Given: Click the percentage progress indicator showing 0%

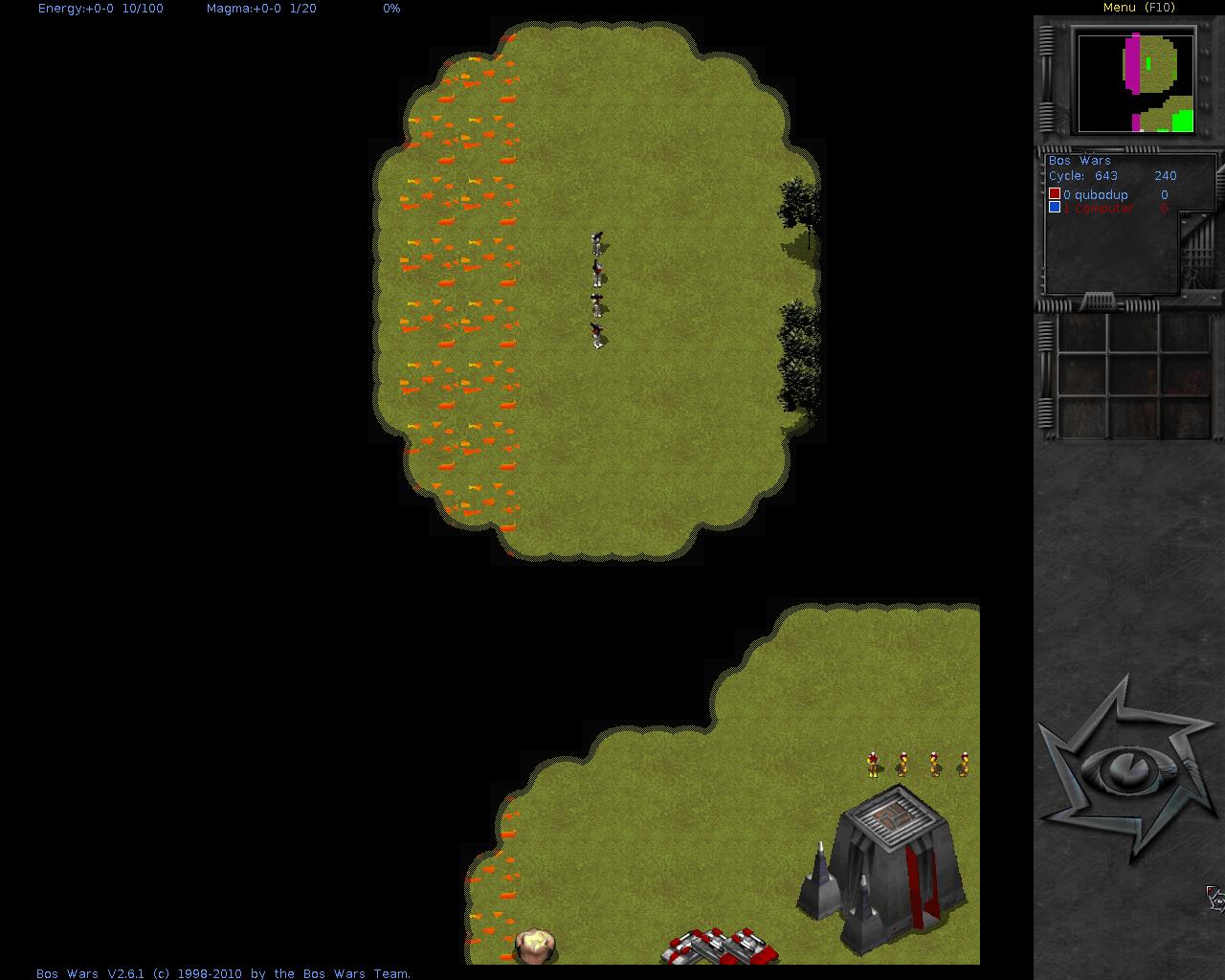Looking at the screenshot, I should tap(390, 9).
